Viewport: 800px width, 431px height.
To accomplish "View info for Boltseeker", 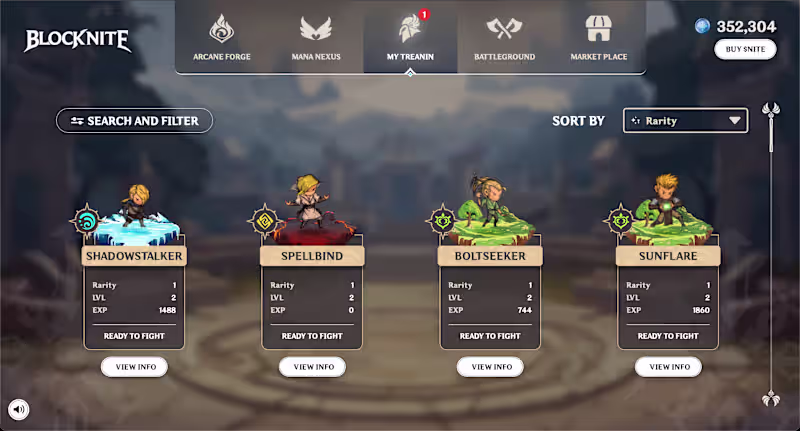I will click(x=490, y=367).
